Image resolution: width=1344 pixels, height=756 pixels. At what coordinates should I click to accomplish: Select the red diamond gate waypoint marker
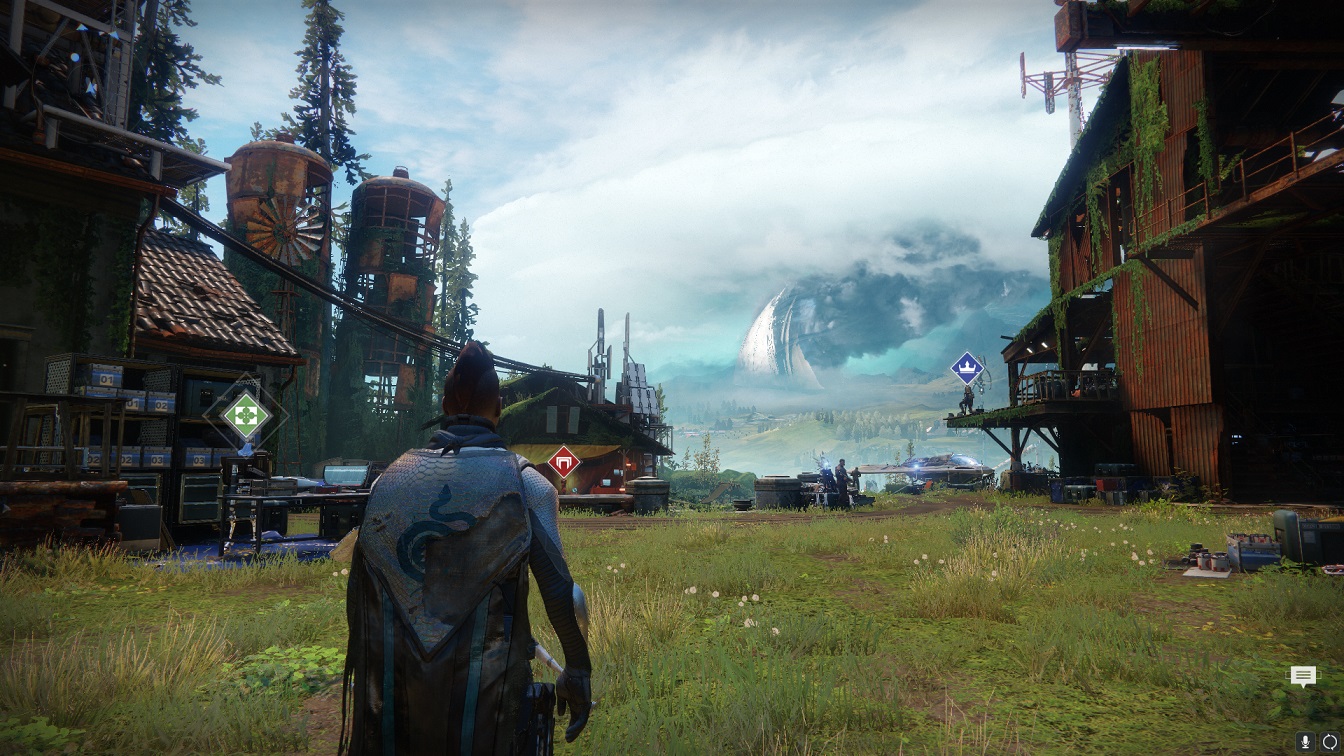click(564, 462)
